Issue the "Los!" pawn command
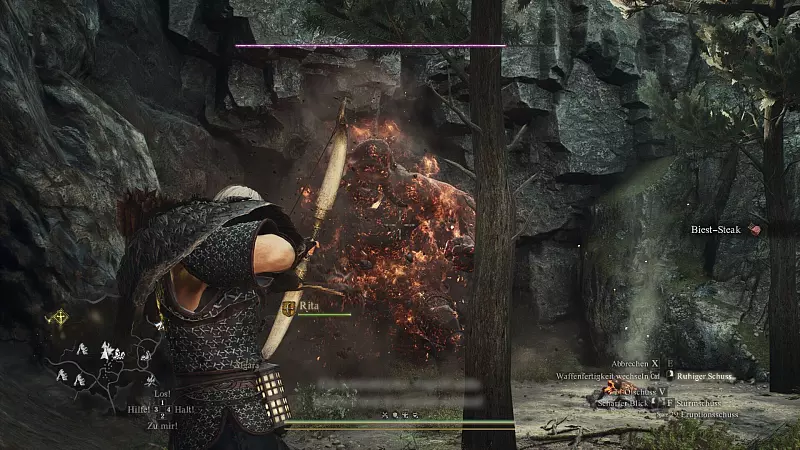 tap(161, 394)
